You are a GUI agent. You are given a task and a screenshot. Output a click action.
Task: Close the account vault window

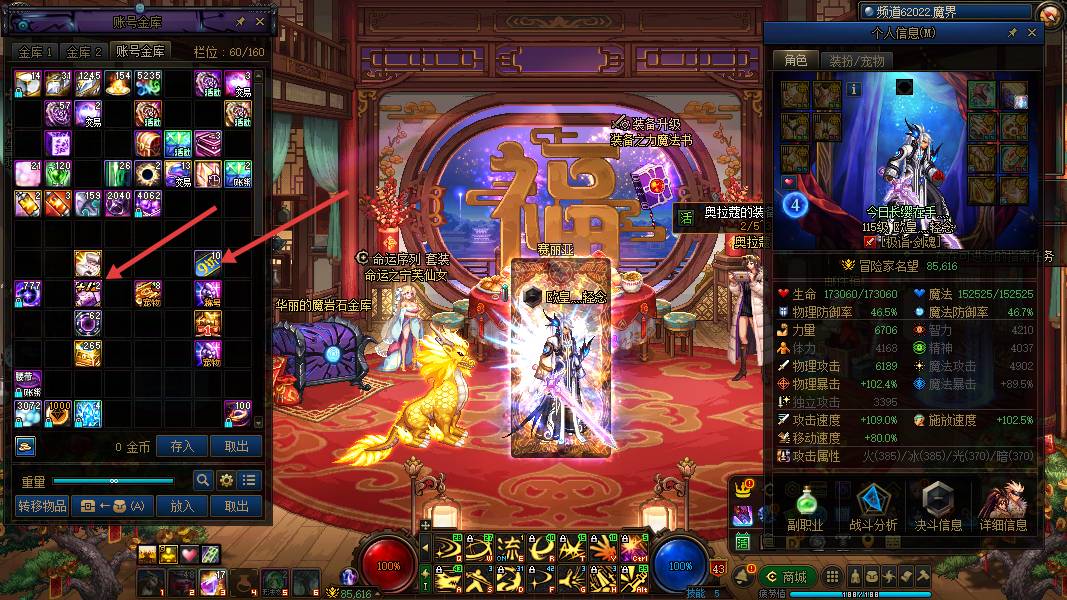pos(260,21)
